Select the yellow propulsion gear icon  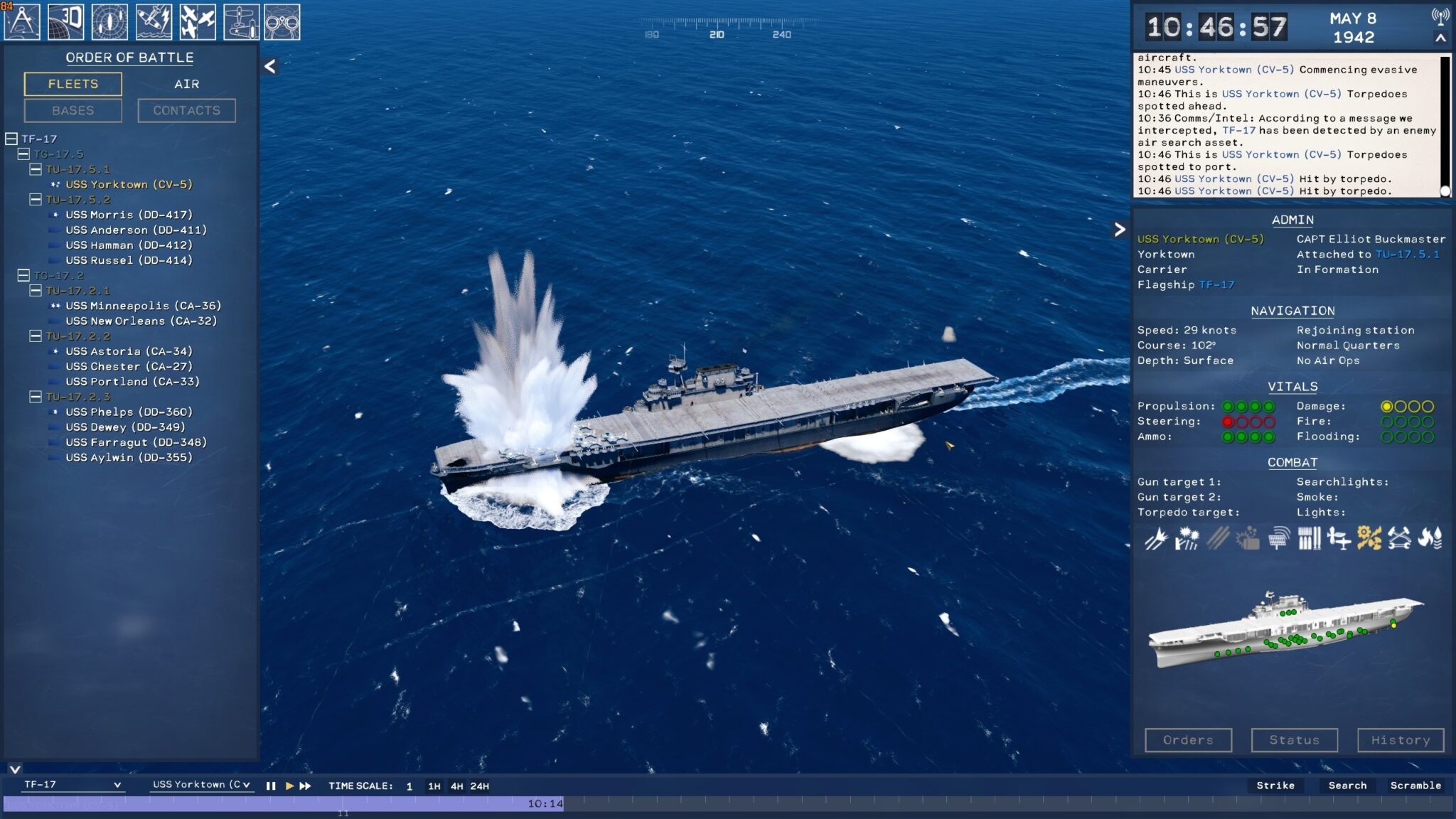point(1369,538)
